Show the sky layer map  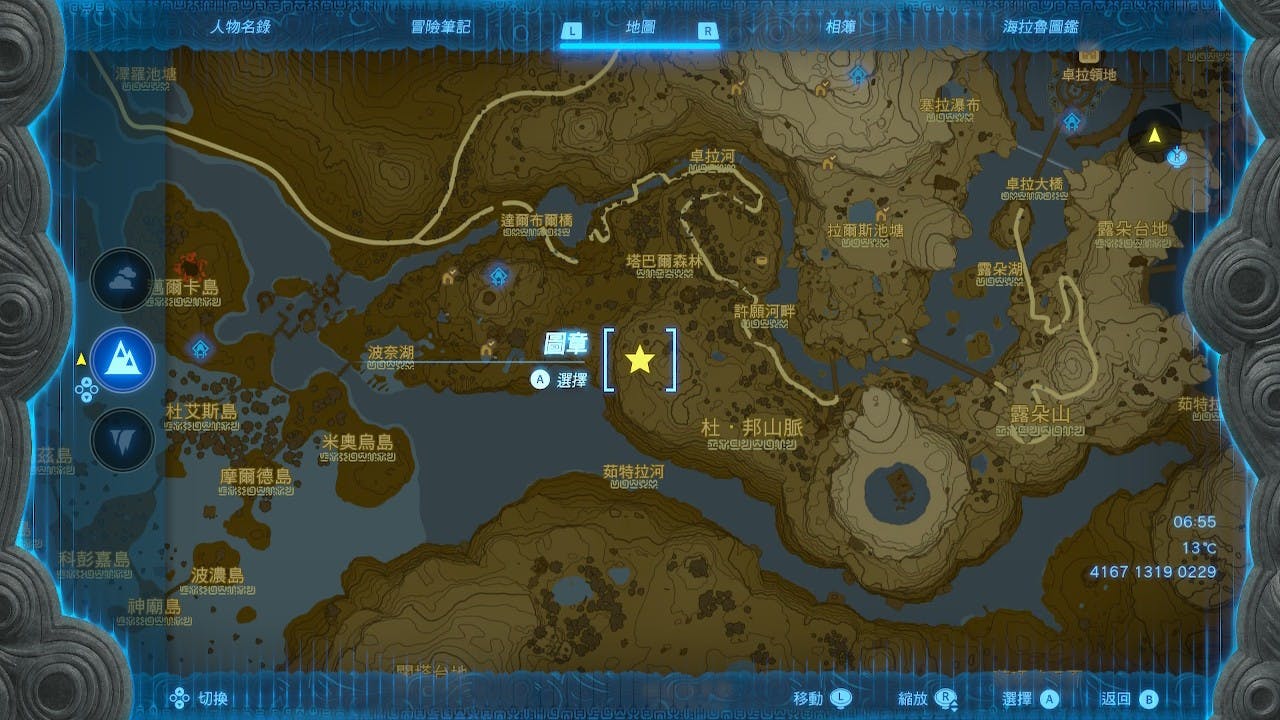(123, 281)
